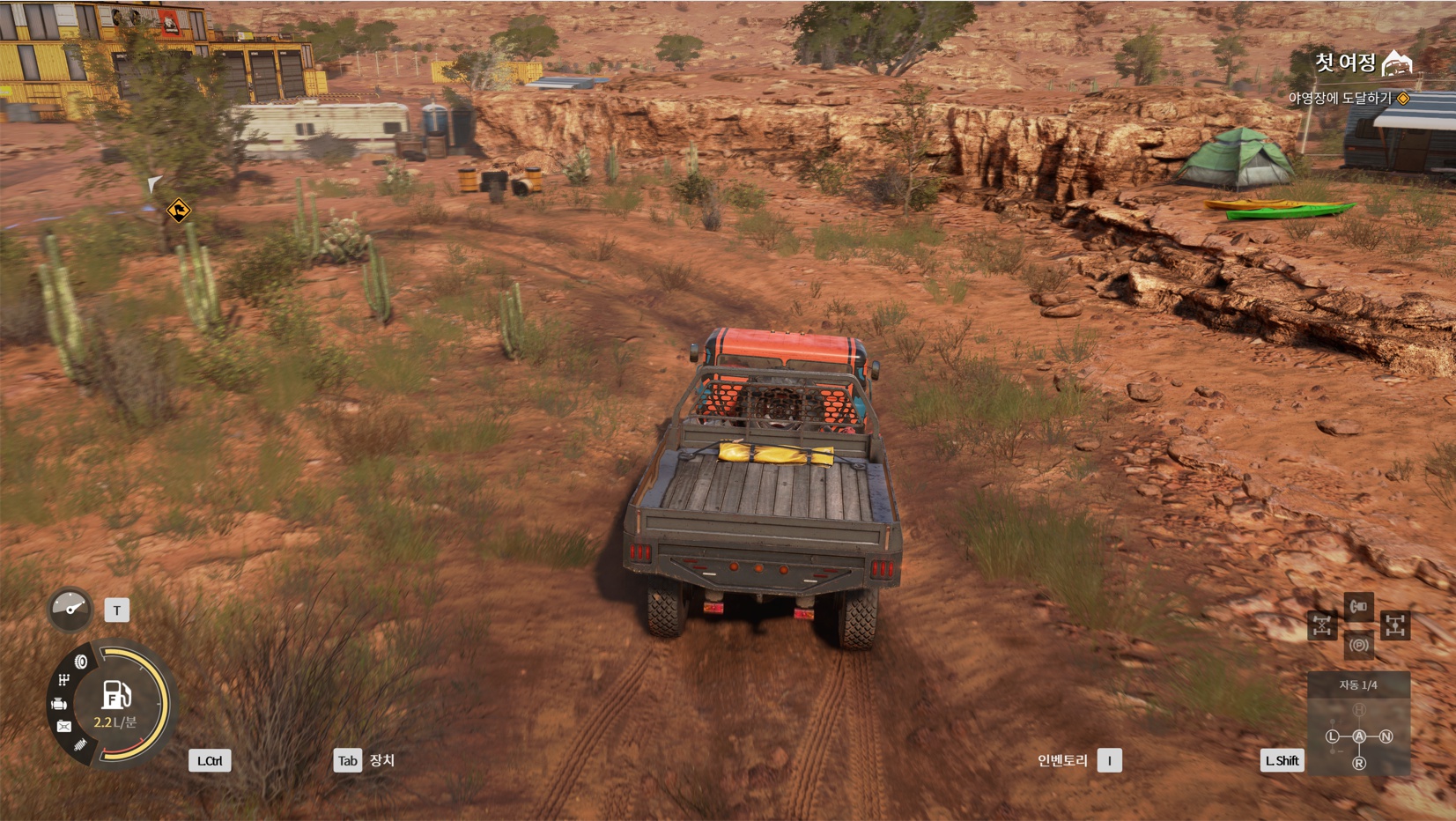
Task: Select the suspension spring status icon
Action: pos(80,745)
